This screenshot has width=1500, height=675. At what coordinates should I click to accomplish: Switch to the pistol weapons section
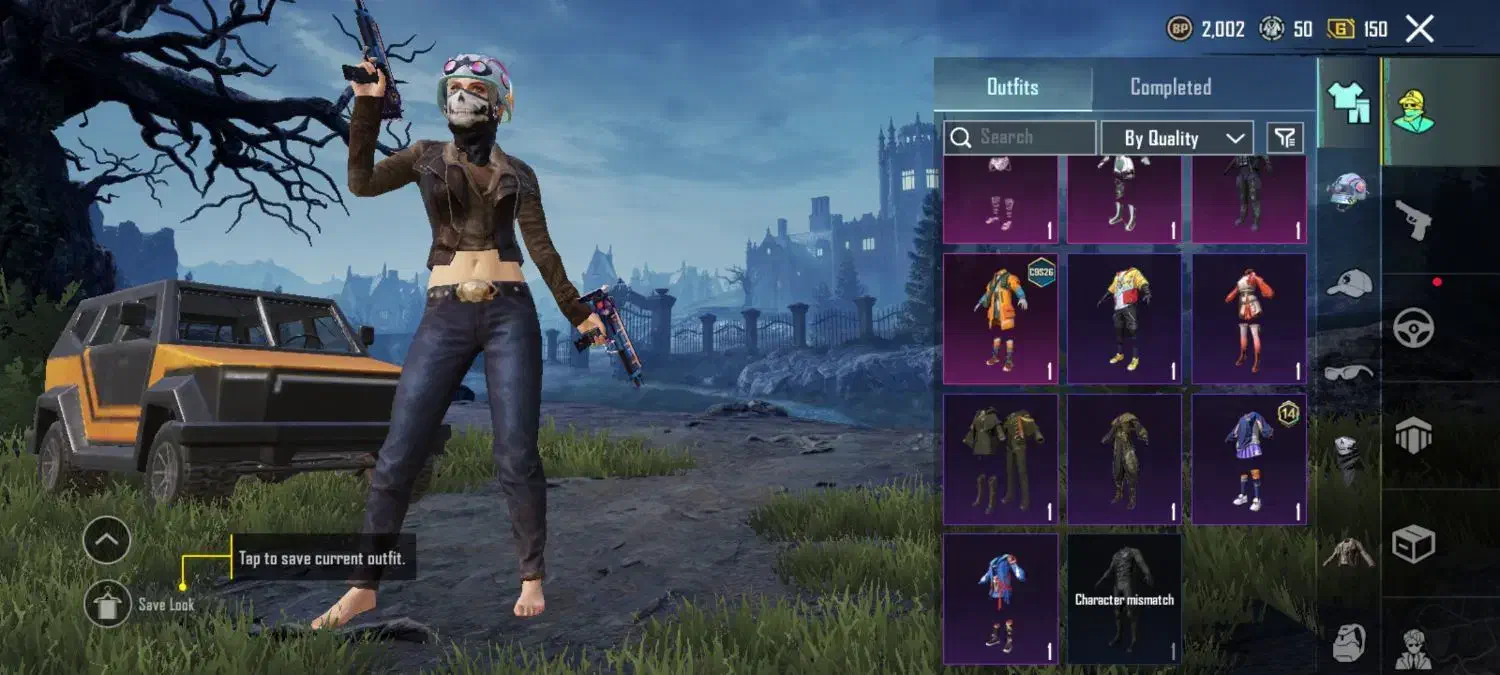point(1413,218)
